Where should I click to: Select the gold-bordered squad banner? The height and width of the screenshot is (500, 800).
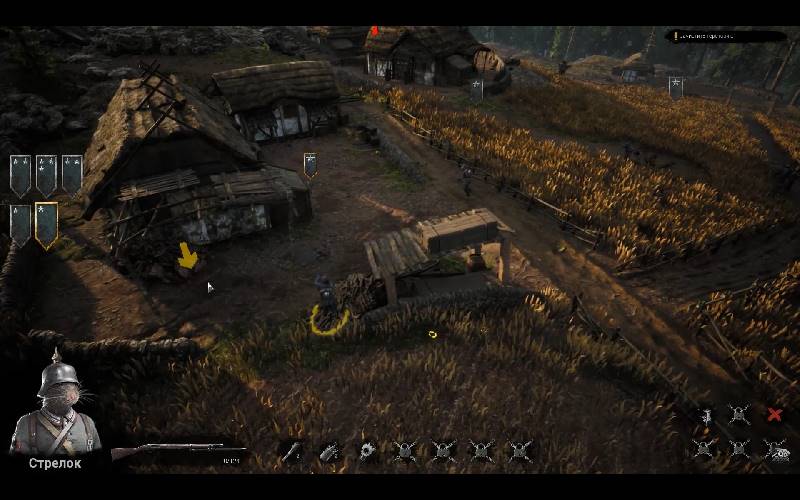point(46,224)
